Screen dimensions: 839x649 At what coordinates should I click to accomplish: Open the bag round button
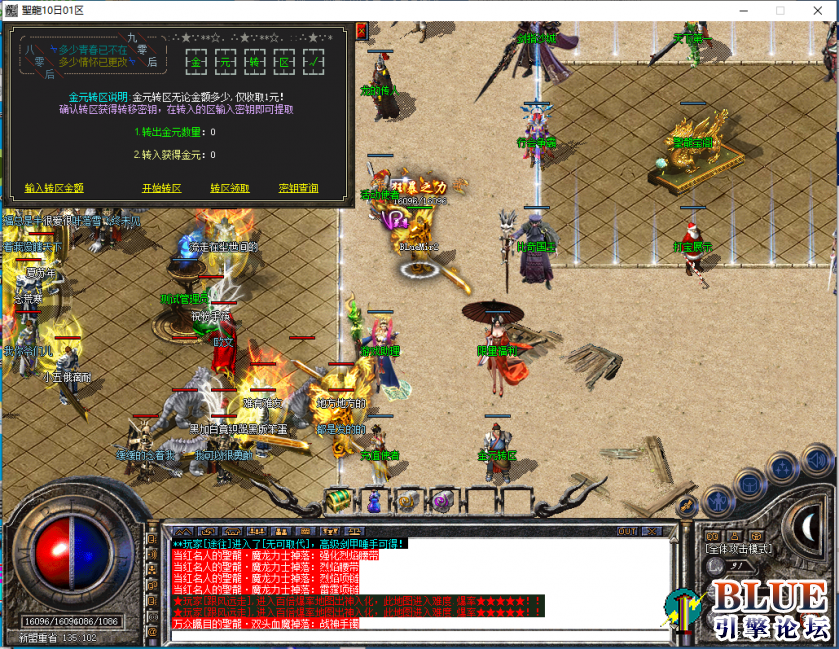pos(749,483)
